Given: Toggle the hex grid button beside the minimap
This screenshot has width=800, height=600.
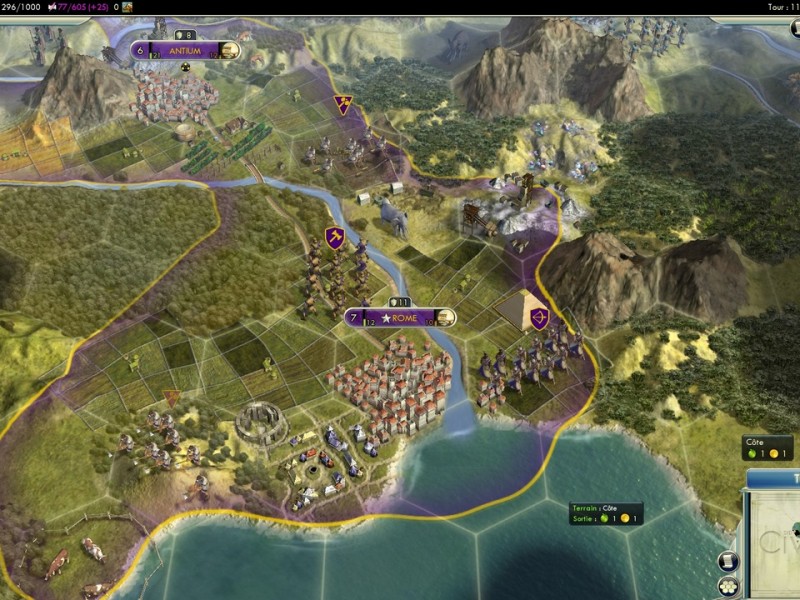Looking at the screenshot, I should (x=728, y=587).
